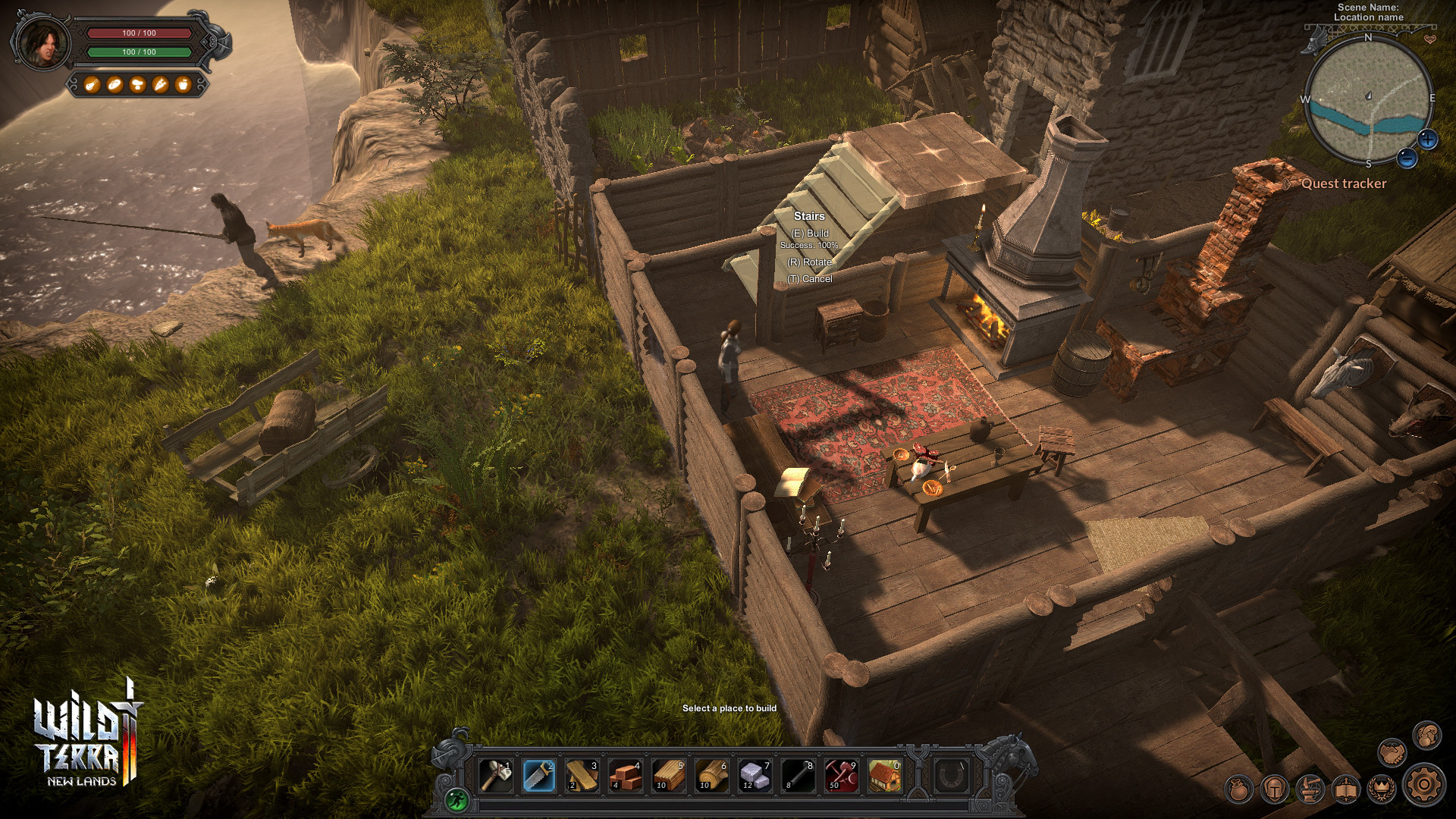Click the character portrait in the top left

(42, 44)
